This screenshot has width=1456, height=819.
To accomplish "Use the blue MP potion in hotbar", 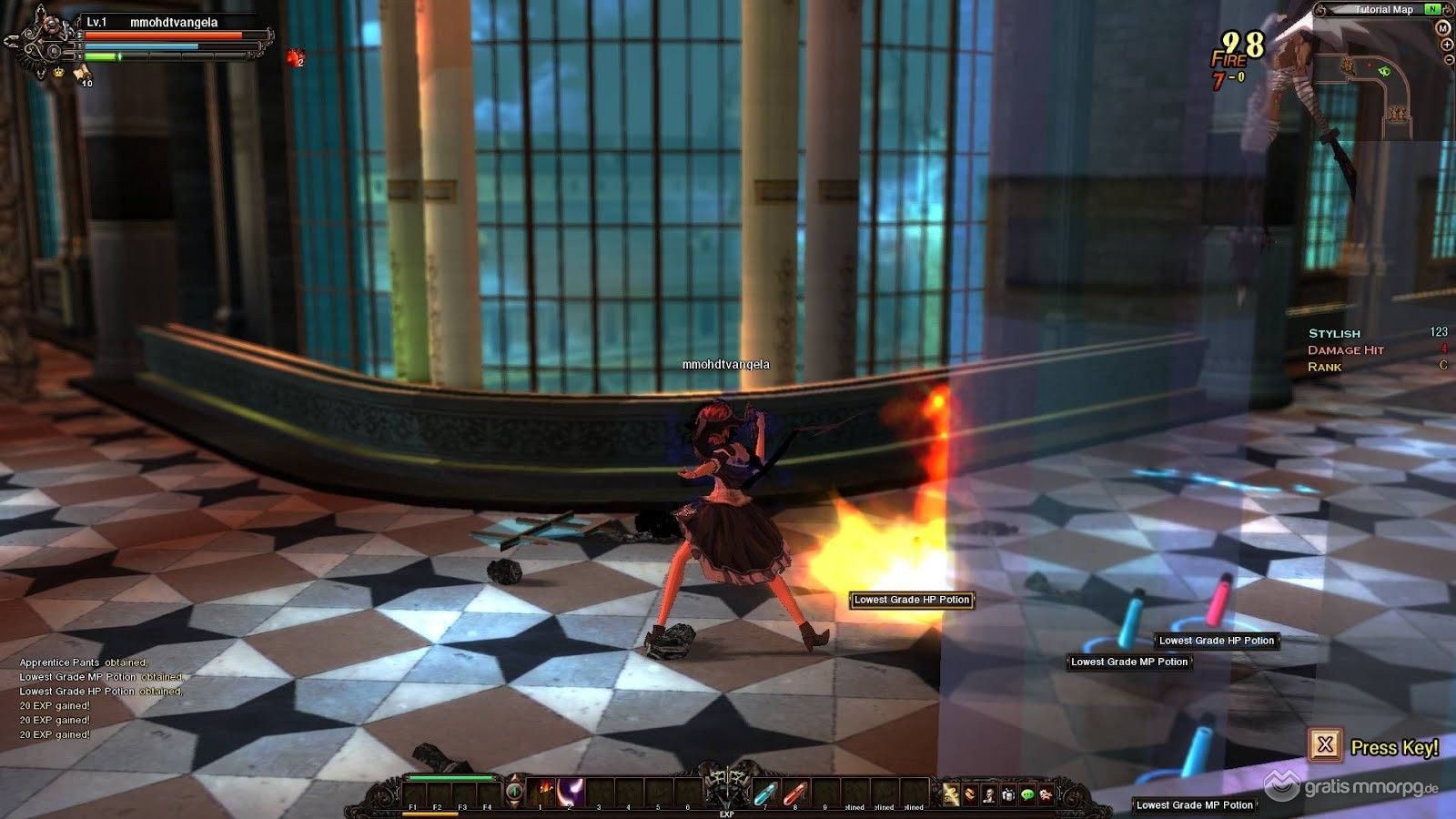I will click(766, 794).
